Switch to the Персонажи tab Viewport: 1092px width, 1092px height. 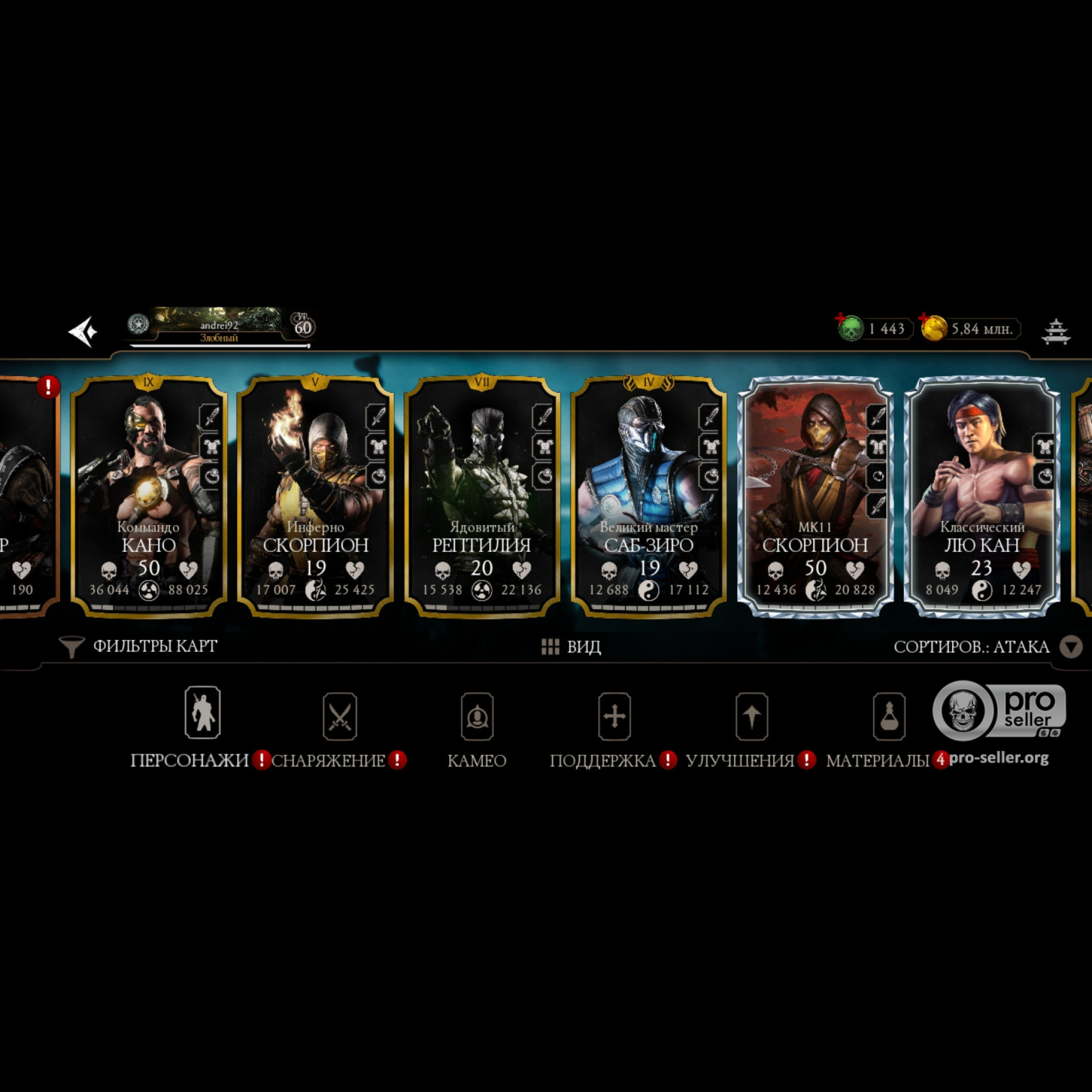pos(203,726)
